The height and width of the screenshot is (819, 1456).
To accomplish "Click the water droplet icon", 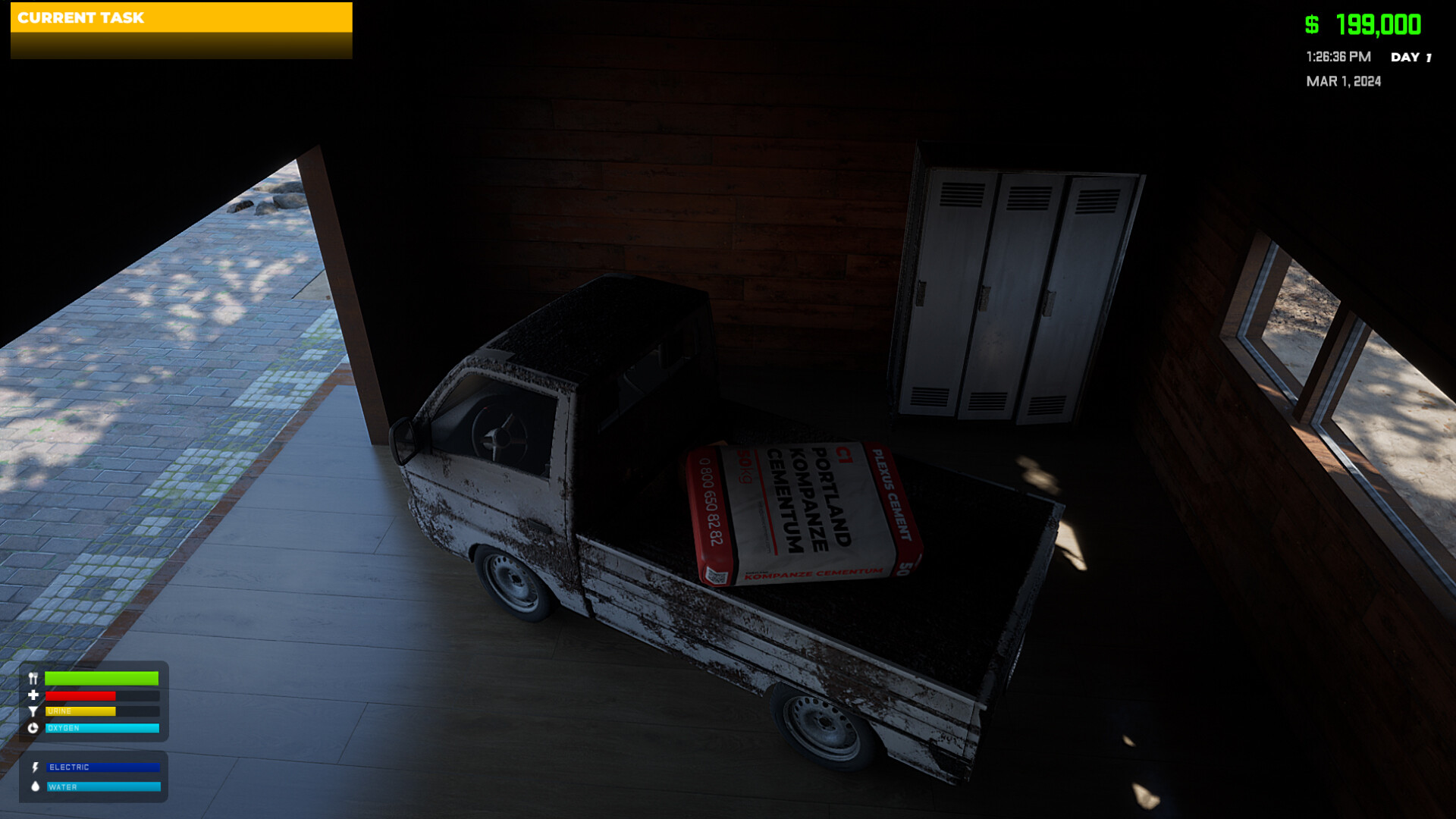I will click(35, 786).
